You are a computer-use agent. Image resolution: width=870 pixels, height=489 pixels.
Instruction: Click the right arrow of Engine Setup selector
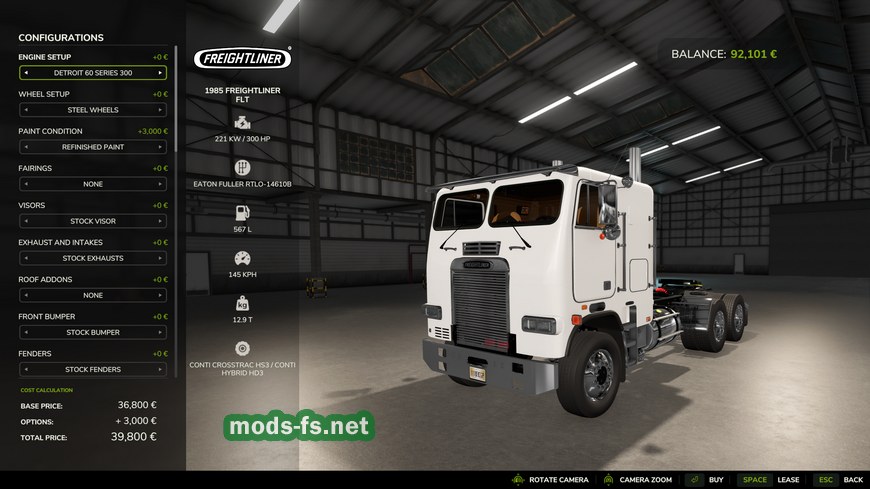click(160, 73)
